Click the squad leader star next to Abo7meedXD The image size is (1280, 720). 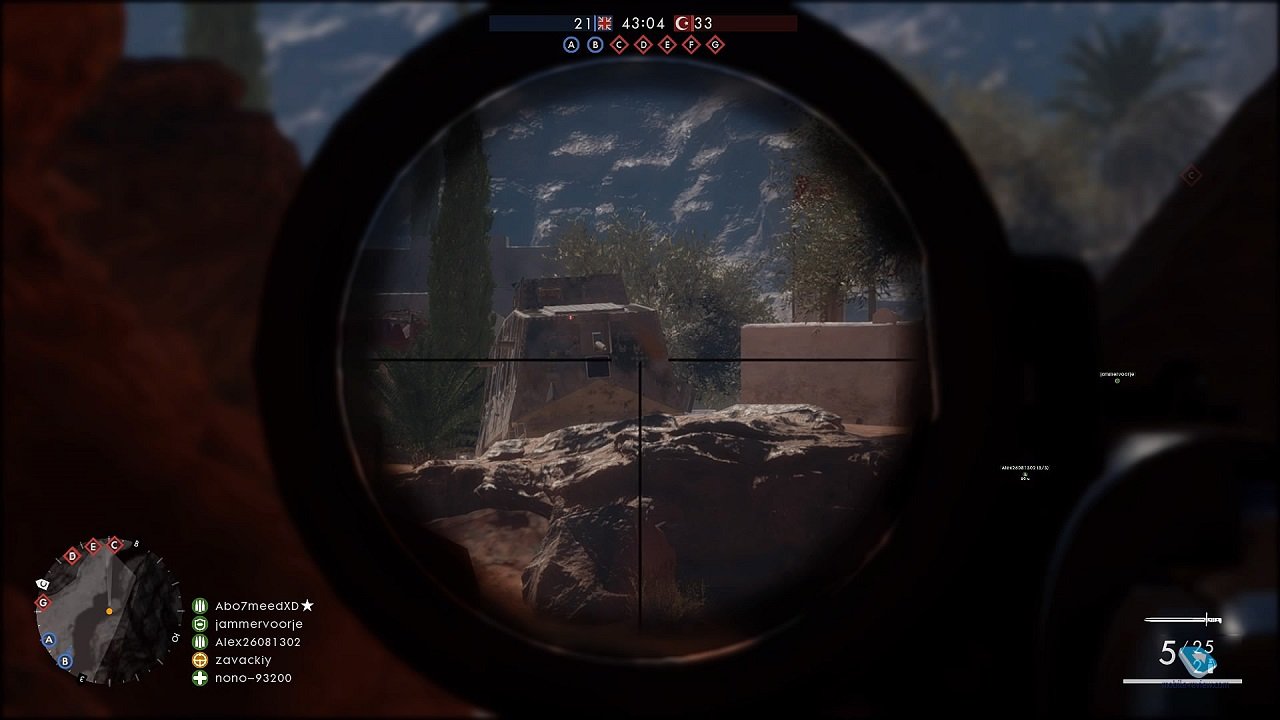[307, 605]
